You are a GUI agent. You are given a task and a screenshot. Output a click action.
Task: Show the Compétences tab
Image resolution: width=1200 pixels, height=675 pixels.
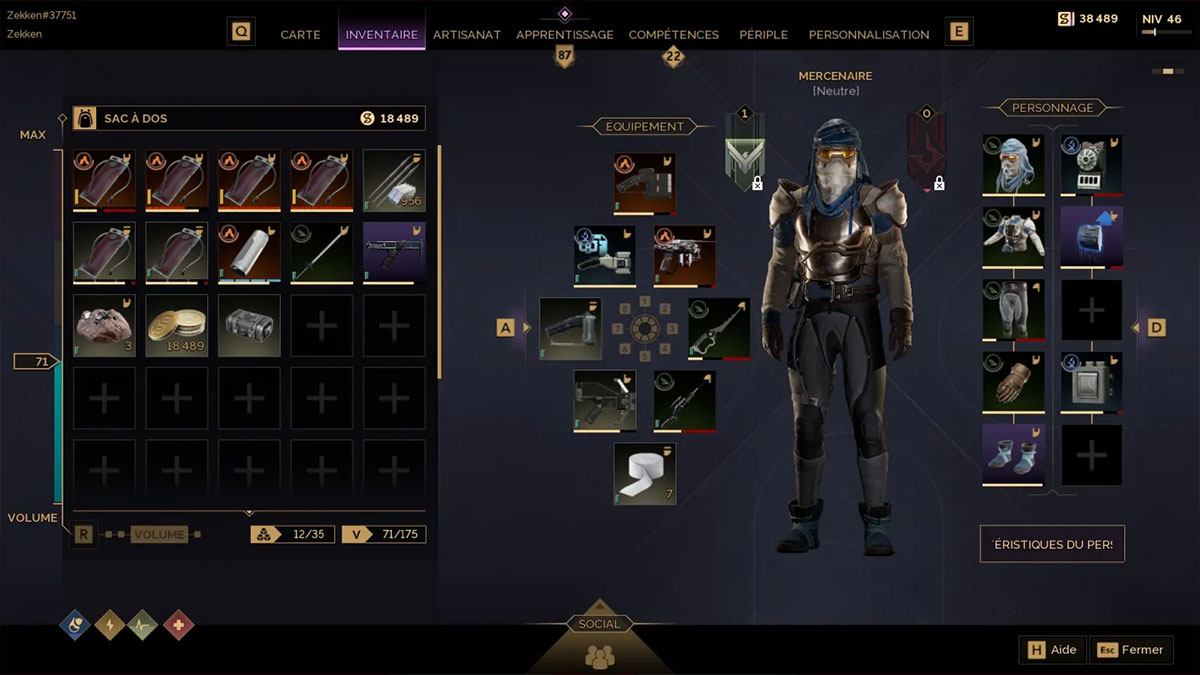click(x=673, y=34)
